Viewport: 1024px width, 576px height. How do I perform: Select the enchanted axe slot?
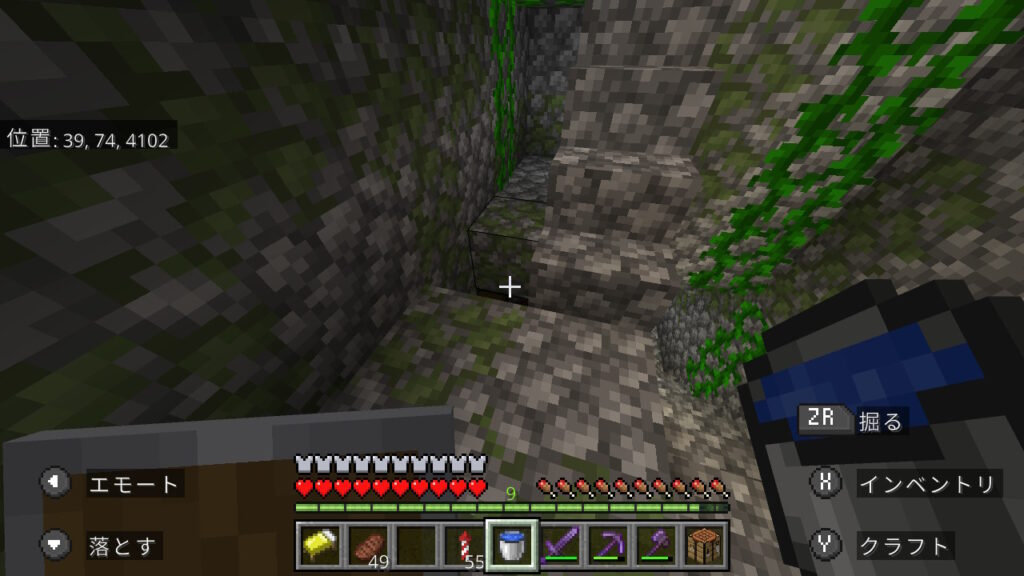(656, 545)
